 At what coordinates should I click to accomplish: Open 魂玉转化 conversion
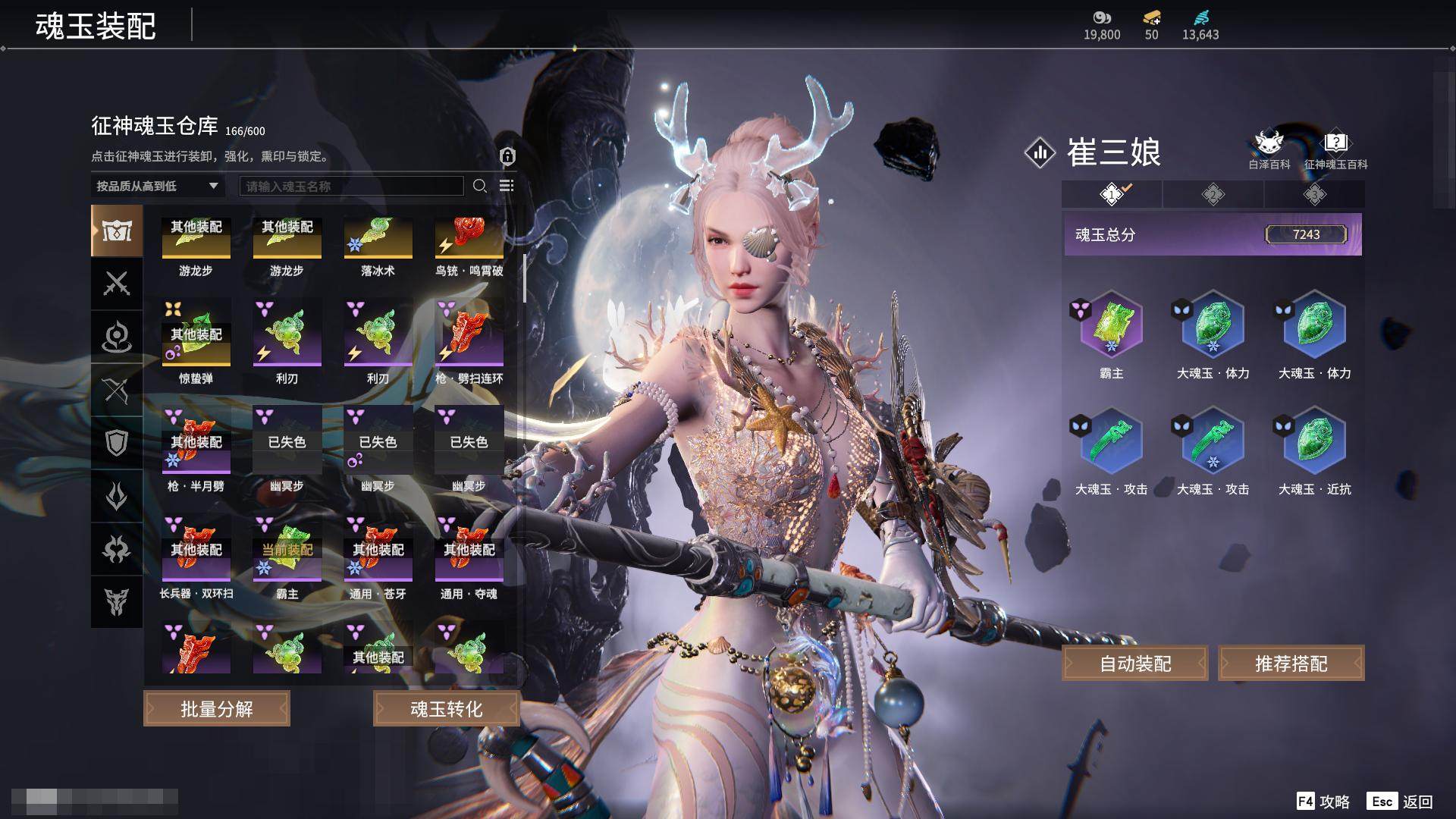click(446, 708)
